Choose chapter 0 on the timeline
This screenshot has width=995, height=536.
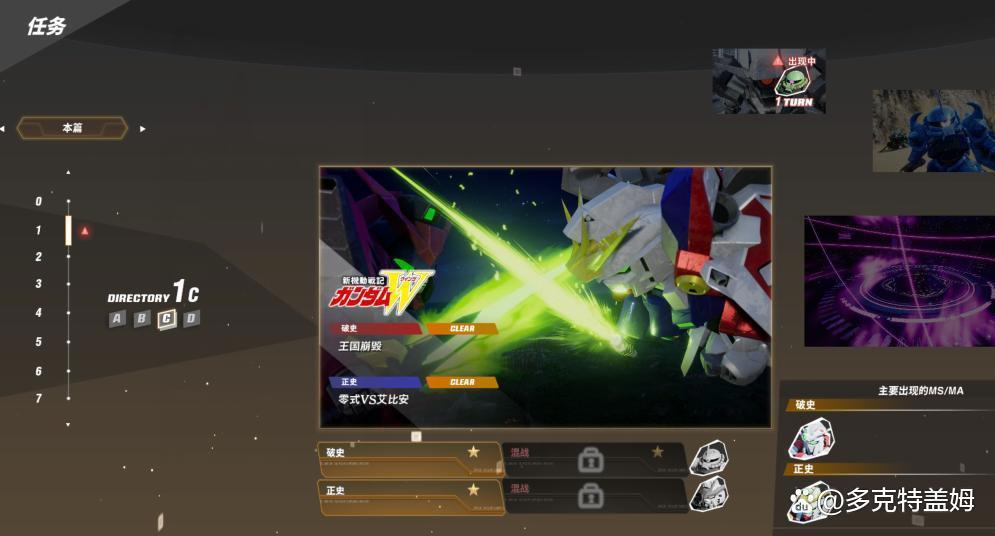(x=39, y=202)
